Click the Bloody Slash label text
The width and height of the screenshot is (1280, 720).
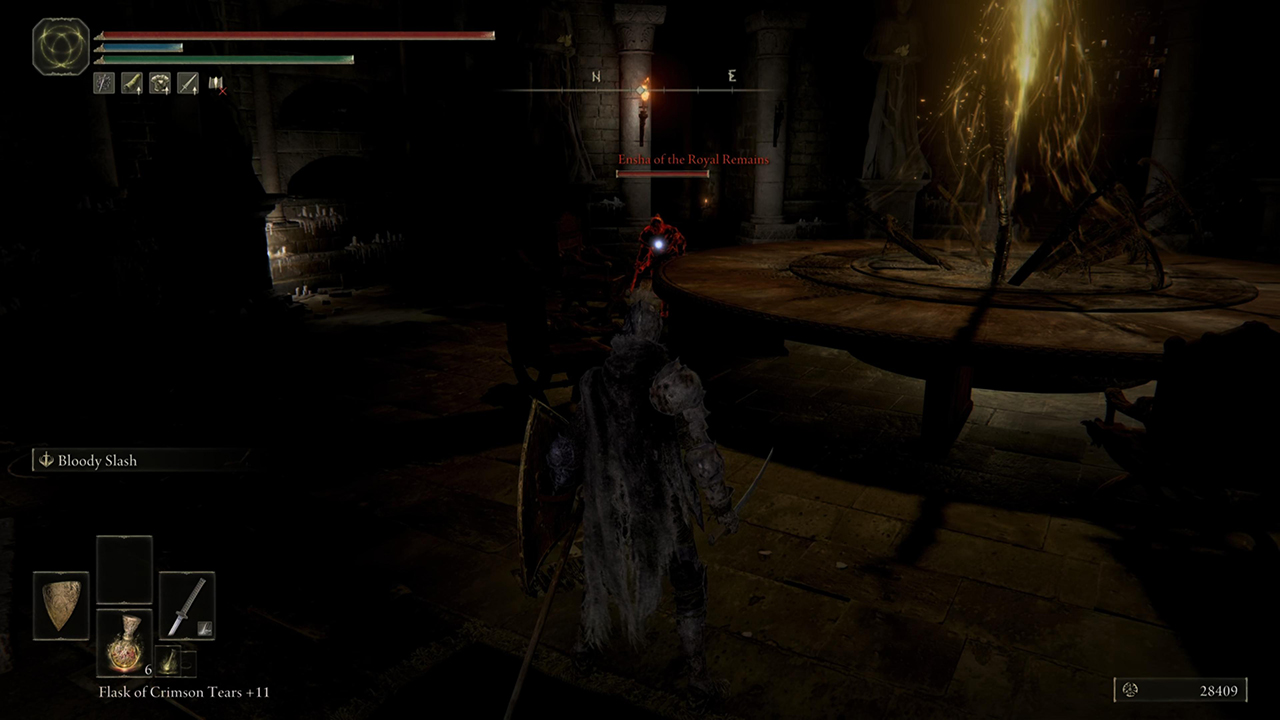click(x=97, y=460)
